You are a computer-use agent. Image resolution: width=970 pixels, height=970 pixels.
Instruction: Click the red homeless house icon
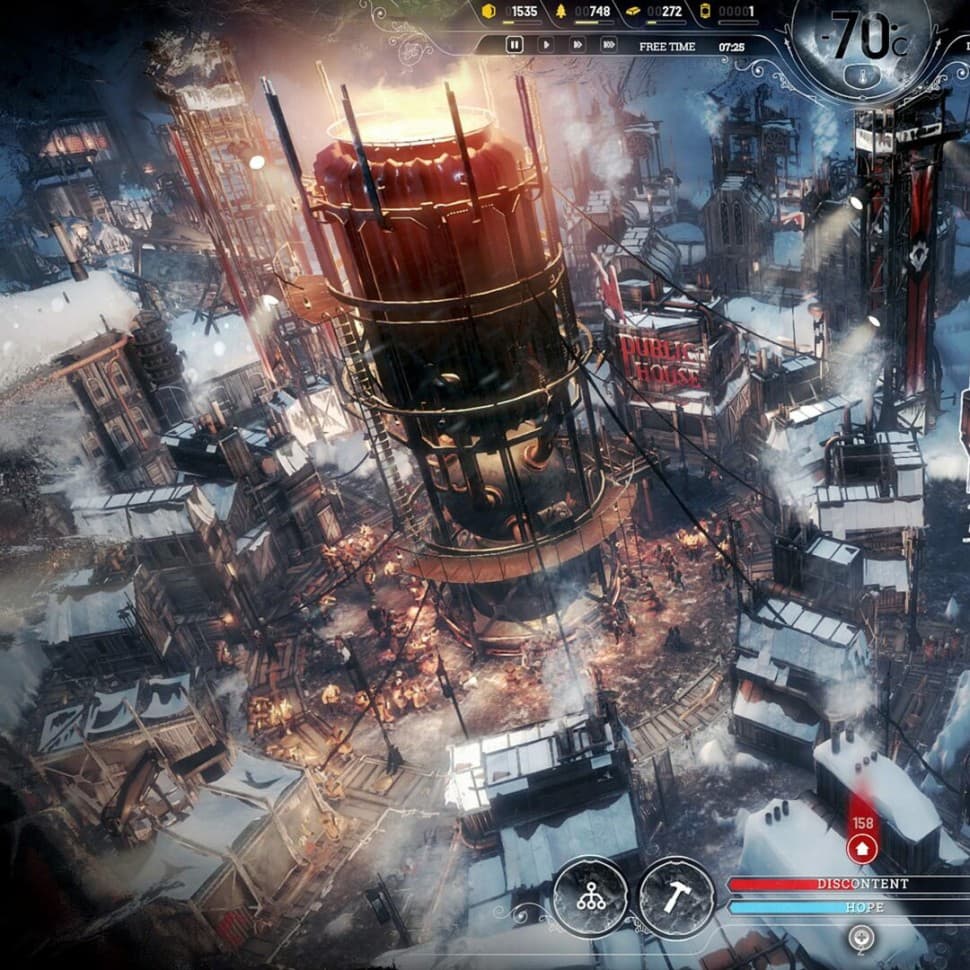pos(859,849)
